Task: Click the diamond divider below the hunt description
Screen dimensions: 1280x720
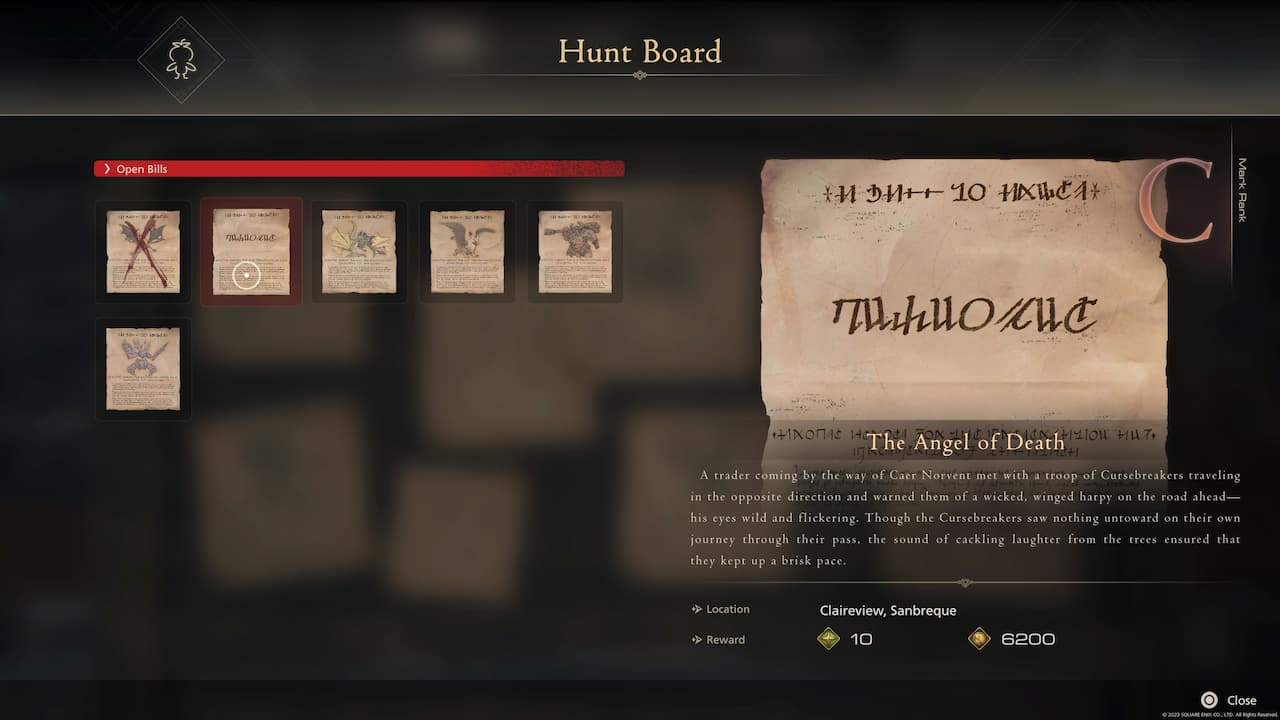Action: 965,582
